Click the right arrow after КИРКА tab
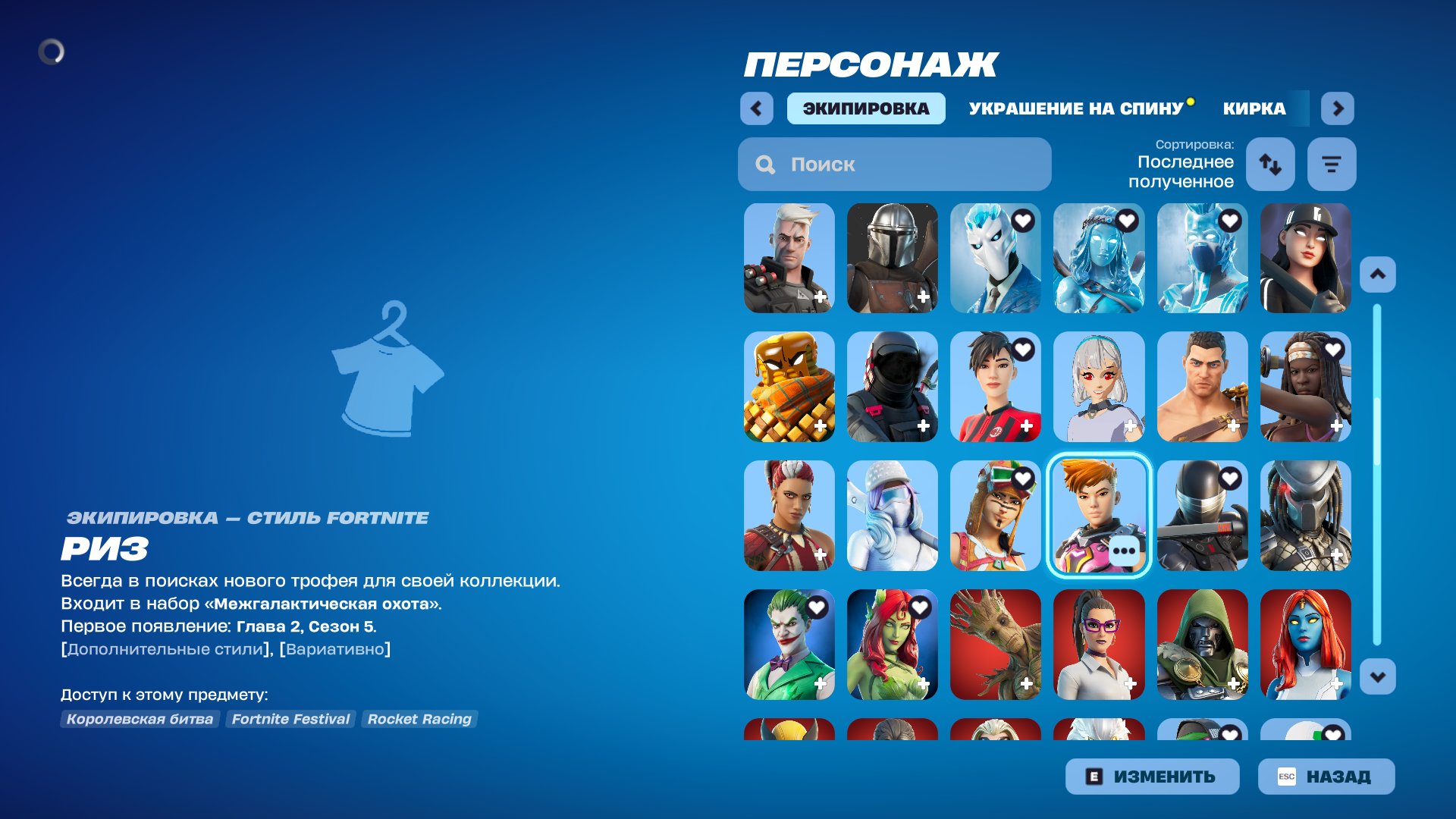The width and height of the screenshot is (1456, 819). [1337, 108]
